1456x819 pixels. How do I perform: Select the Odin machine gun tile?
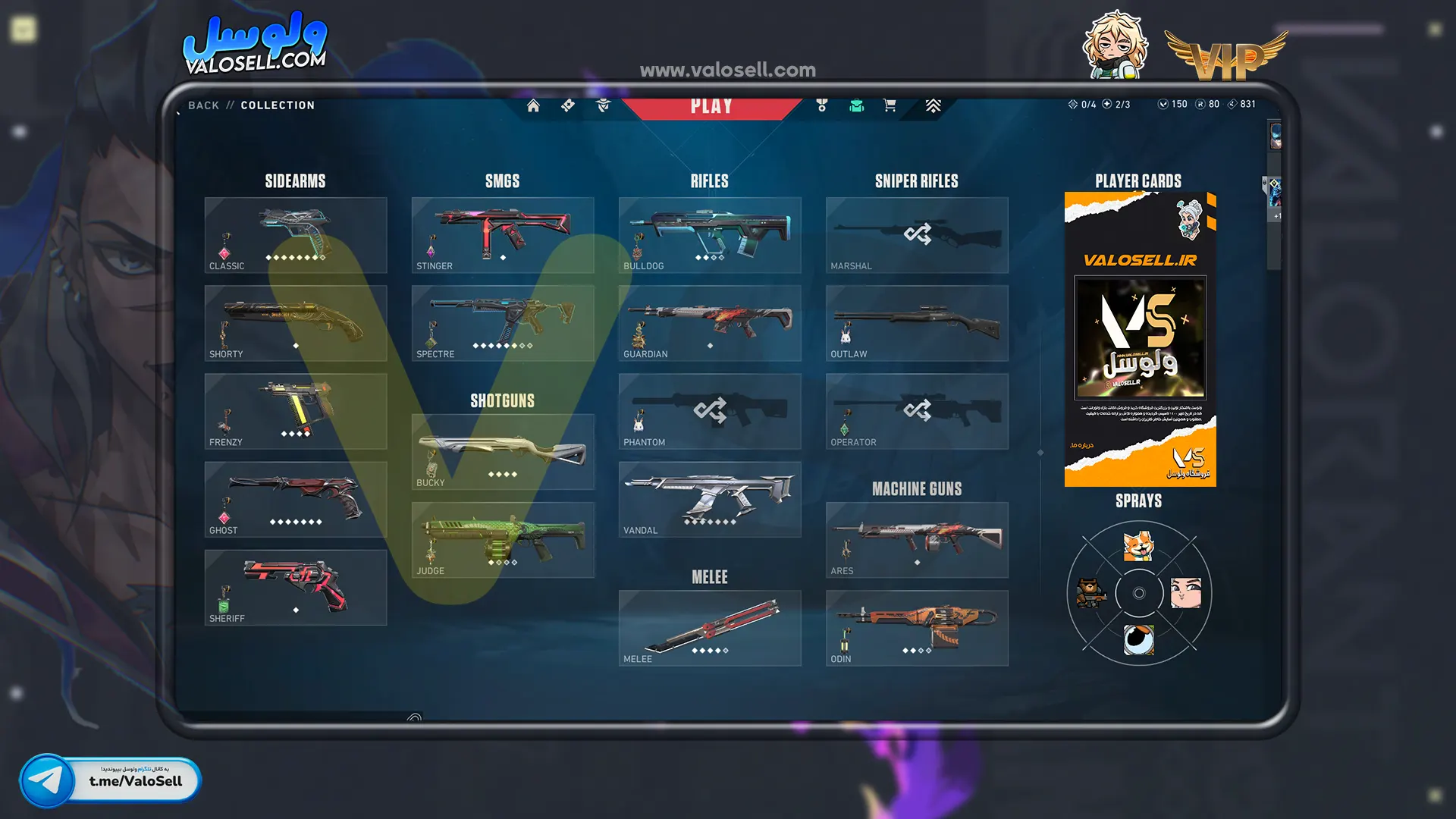[917, 628]
